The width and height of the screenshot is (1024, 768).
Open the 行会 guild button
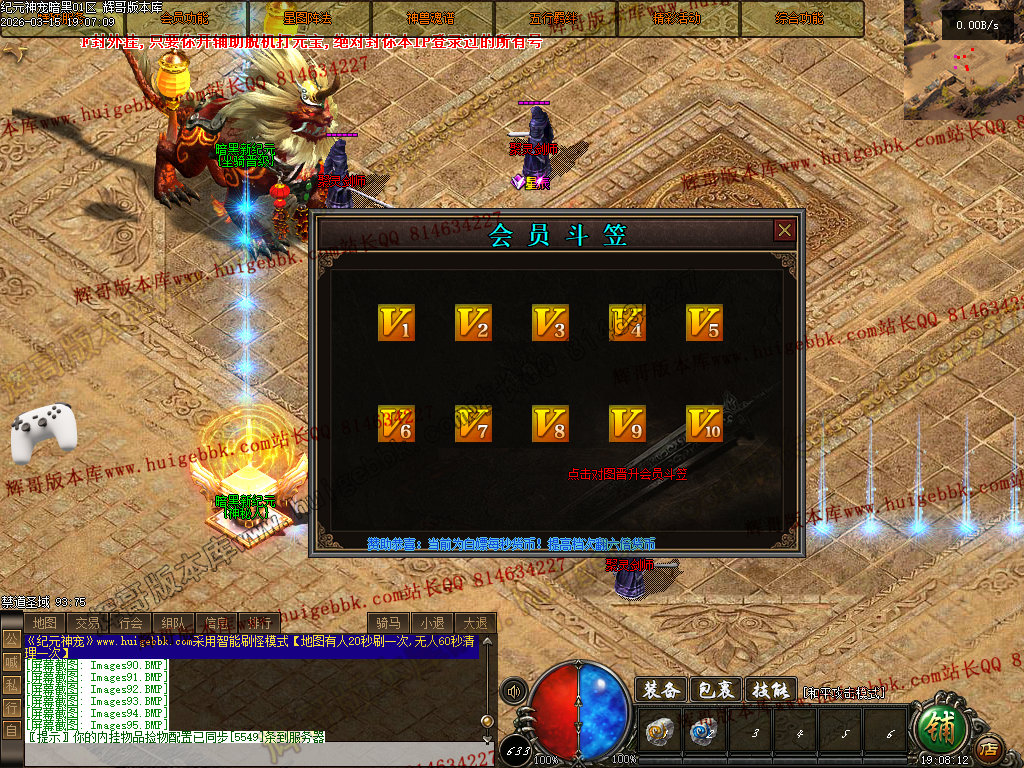131,623
